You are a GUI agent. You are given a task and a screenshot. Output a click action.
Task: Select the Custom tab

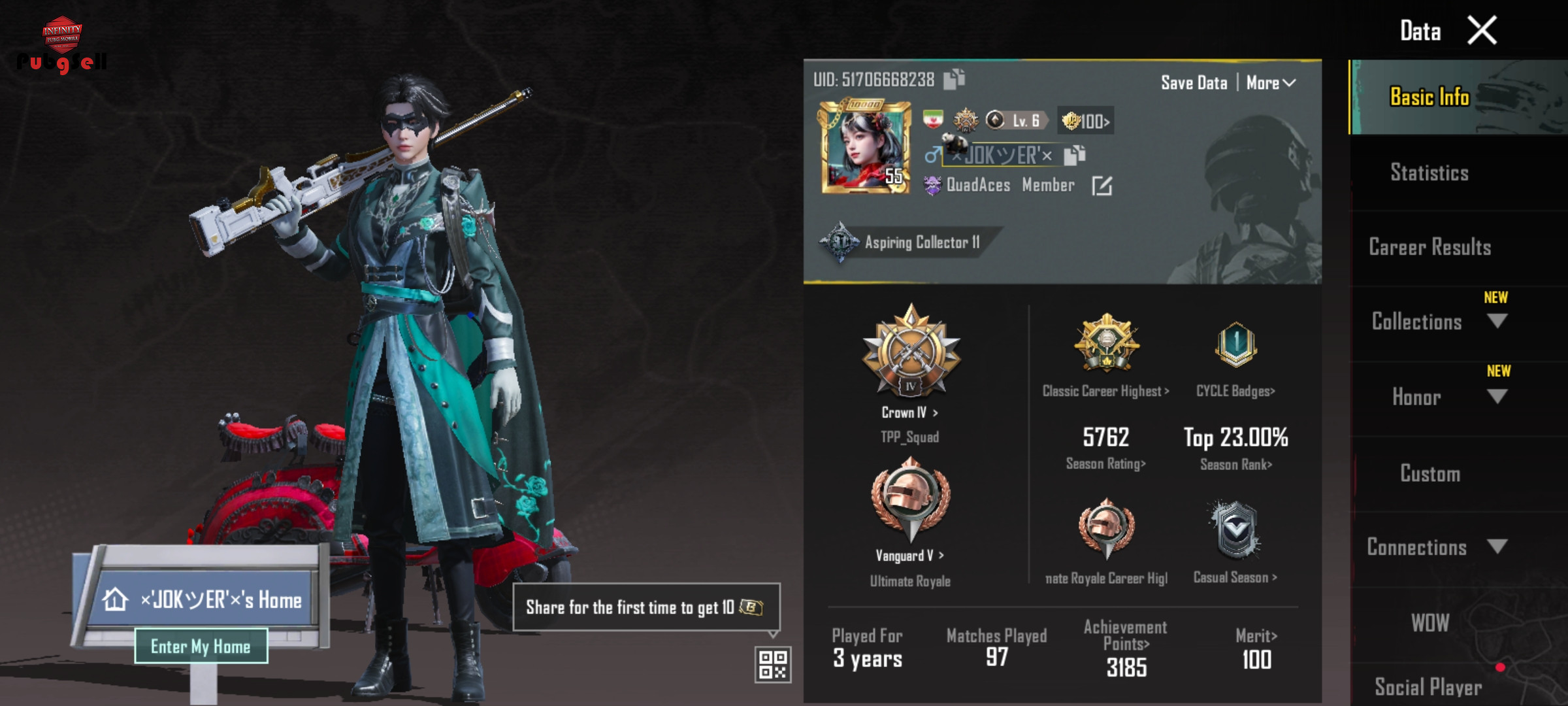point(1429,473)
